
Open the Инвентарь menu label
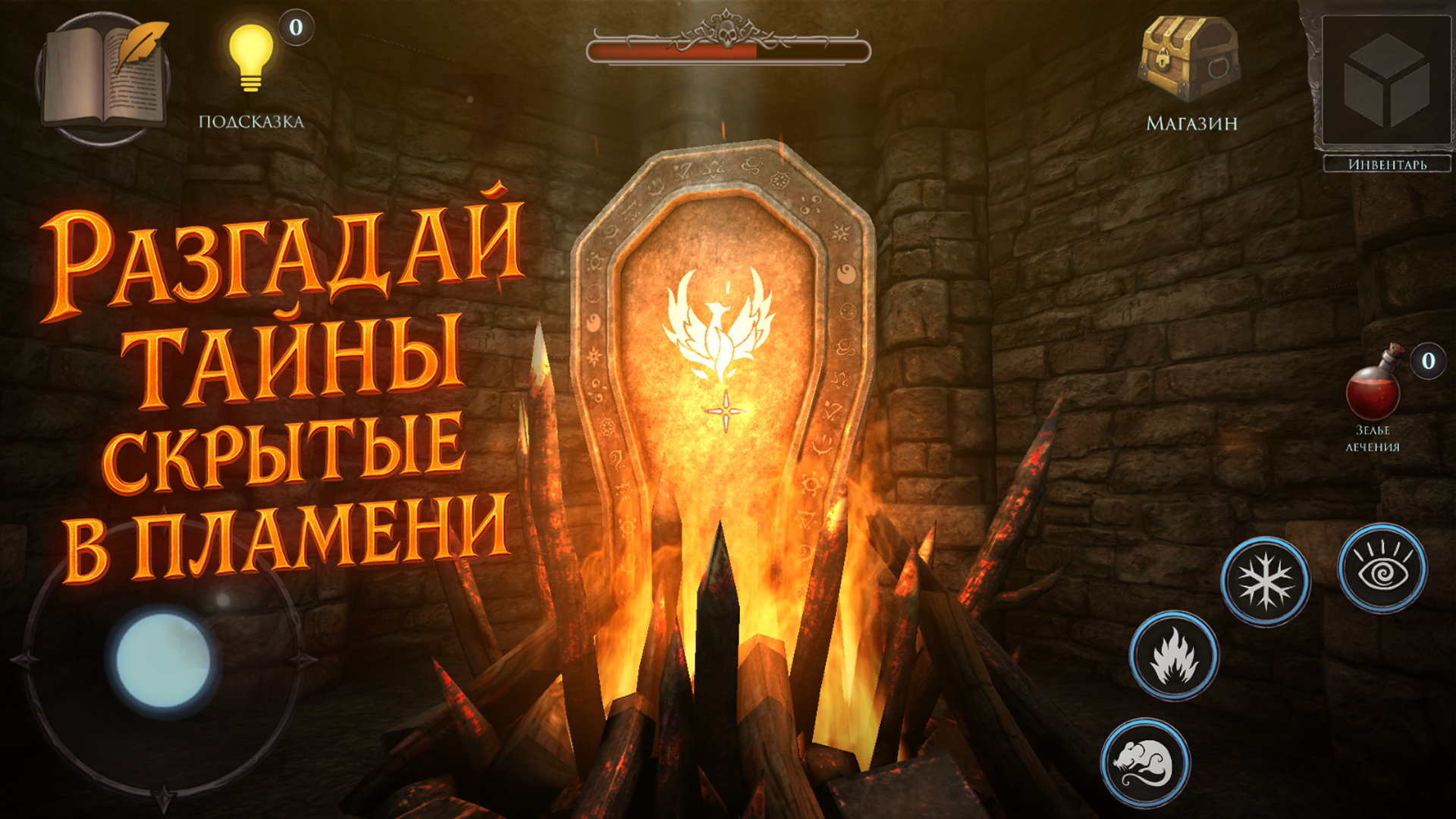(x=1386, y=164)
